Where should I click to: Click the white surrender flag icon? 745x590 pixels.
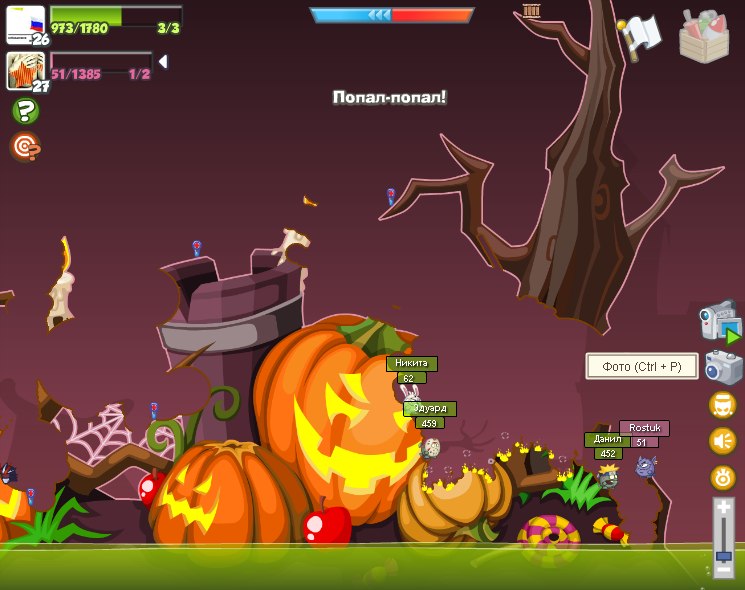pos(641,35)
